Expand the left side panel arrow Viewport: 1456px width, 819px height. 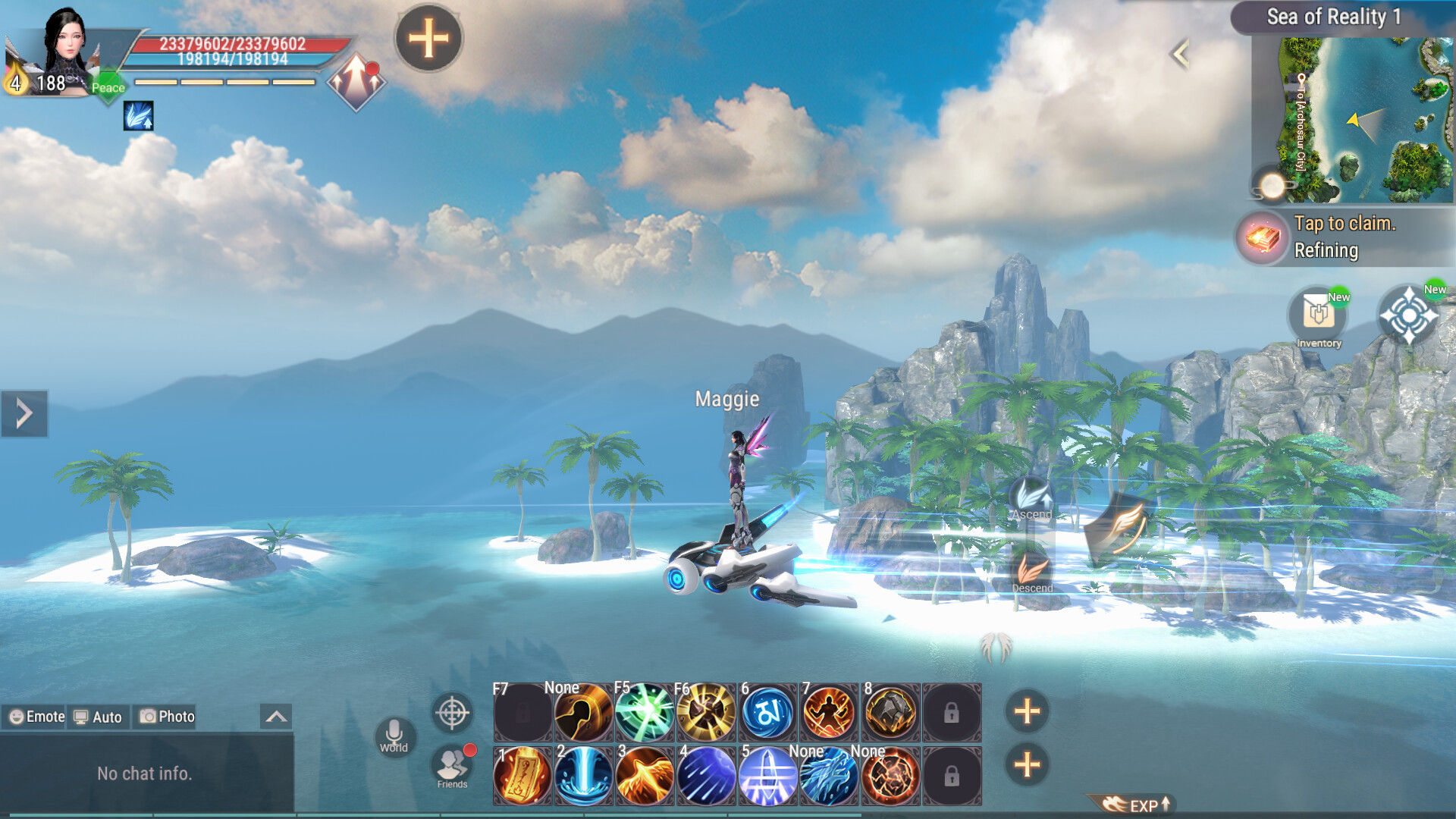[23, 412]
